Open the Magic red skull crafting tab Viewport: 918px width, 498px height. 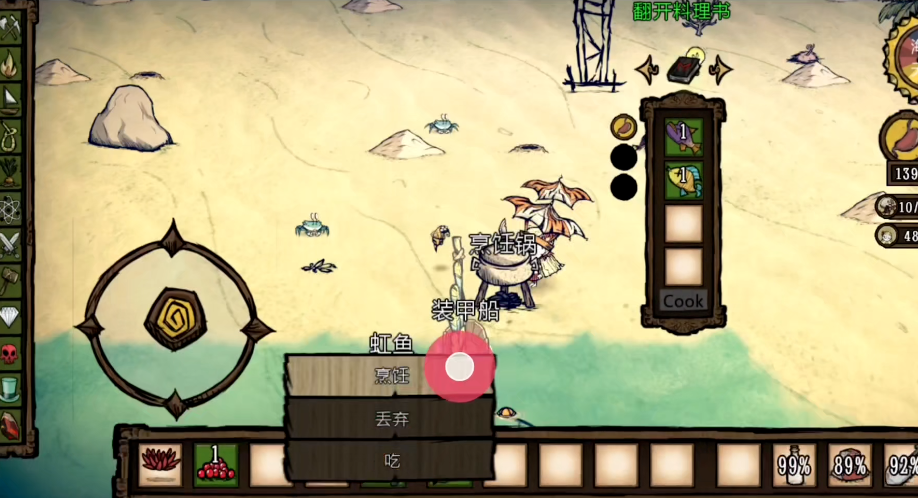[10, 352]
